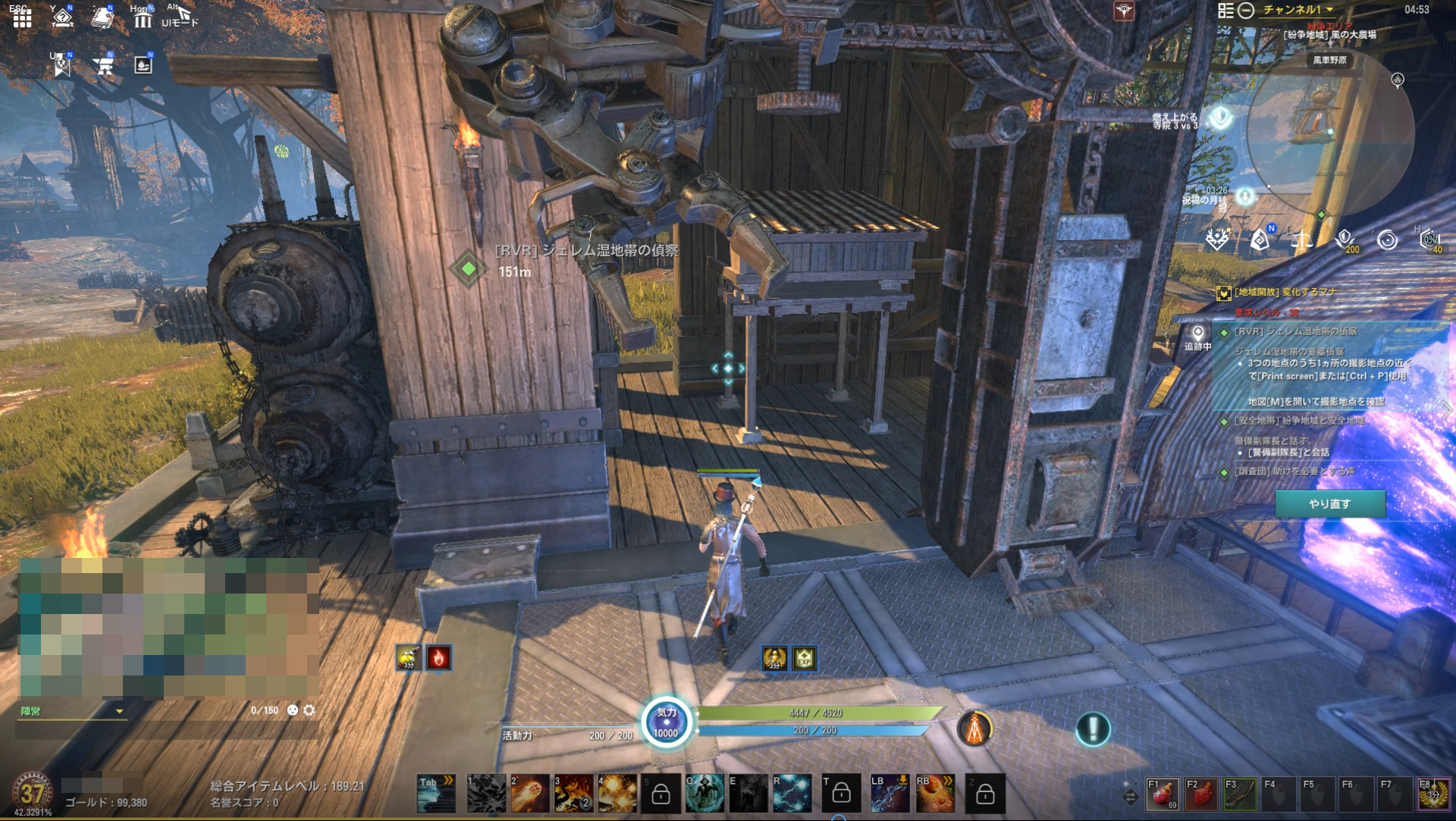Open the chat settings gear icon

click(x=309, y=710)
